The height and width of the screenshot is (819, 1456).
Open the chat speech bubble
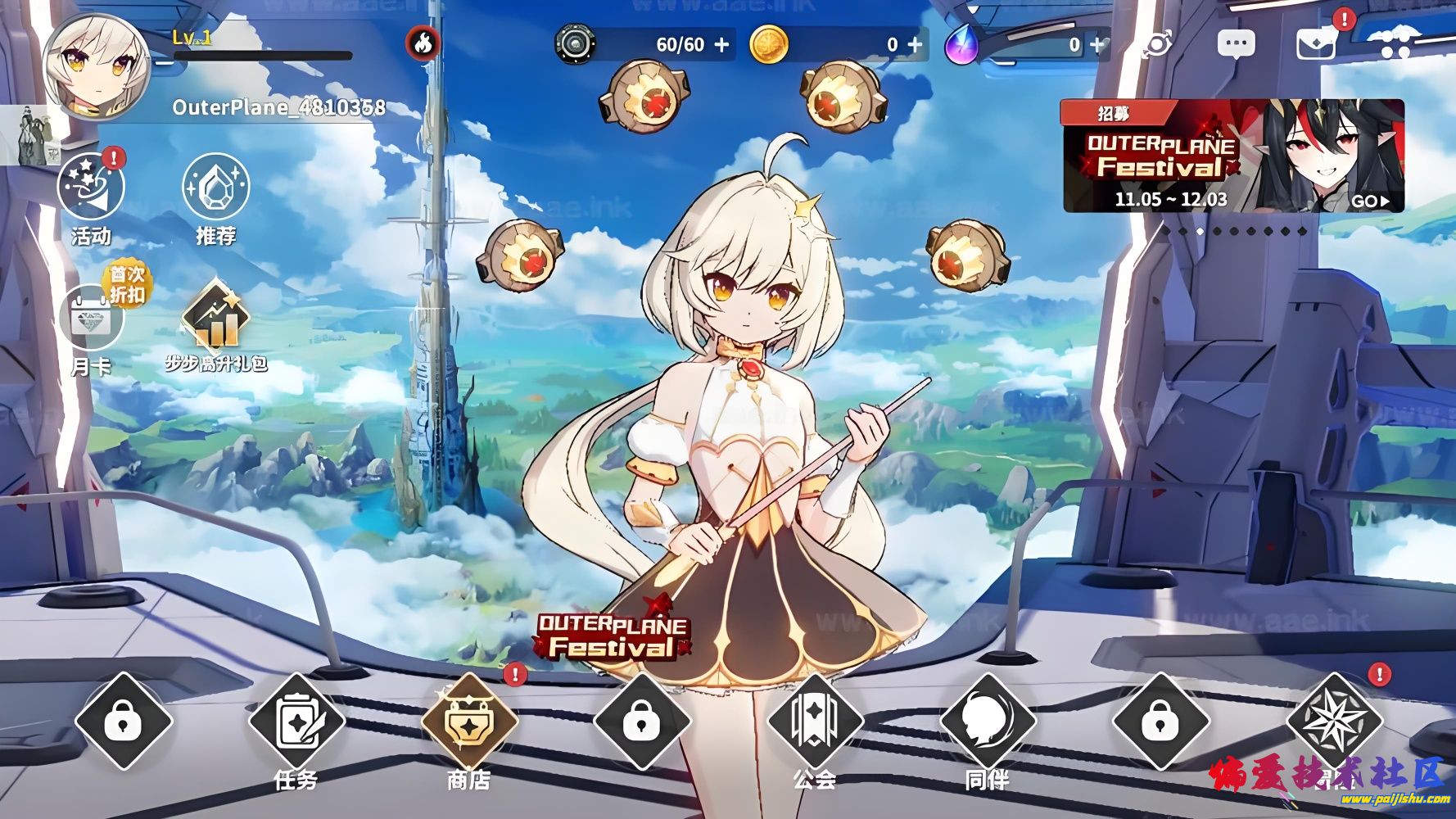coord(1236,44)
